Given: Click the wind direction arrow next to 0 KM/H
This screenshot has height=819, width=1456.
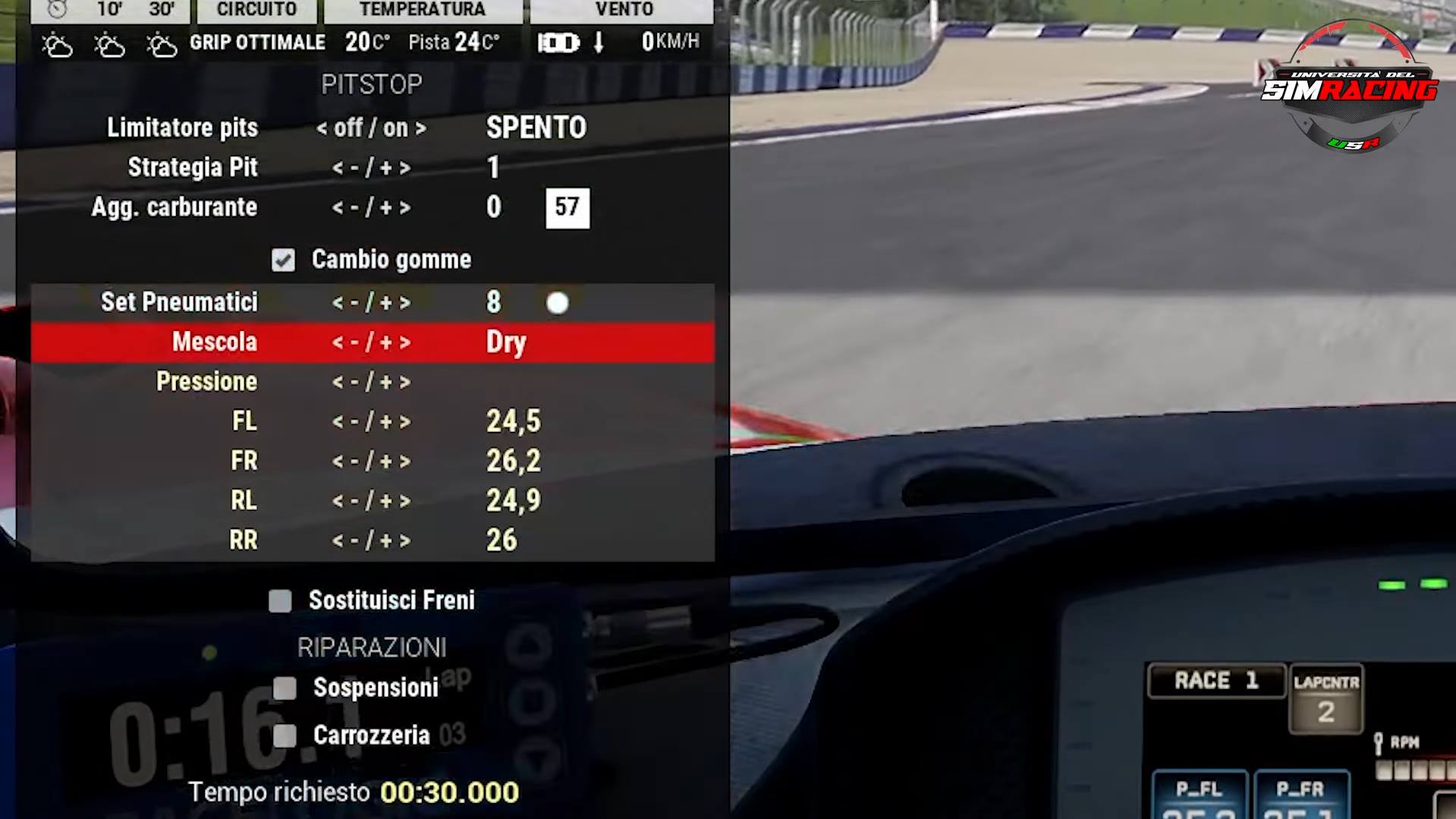Looking at the screenshot, I should coord(599,43).
